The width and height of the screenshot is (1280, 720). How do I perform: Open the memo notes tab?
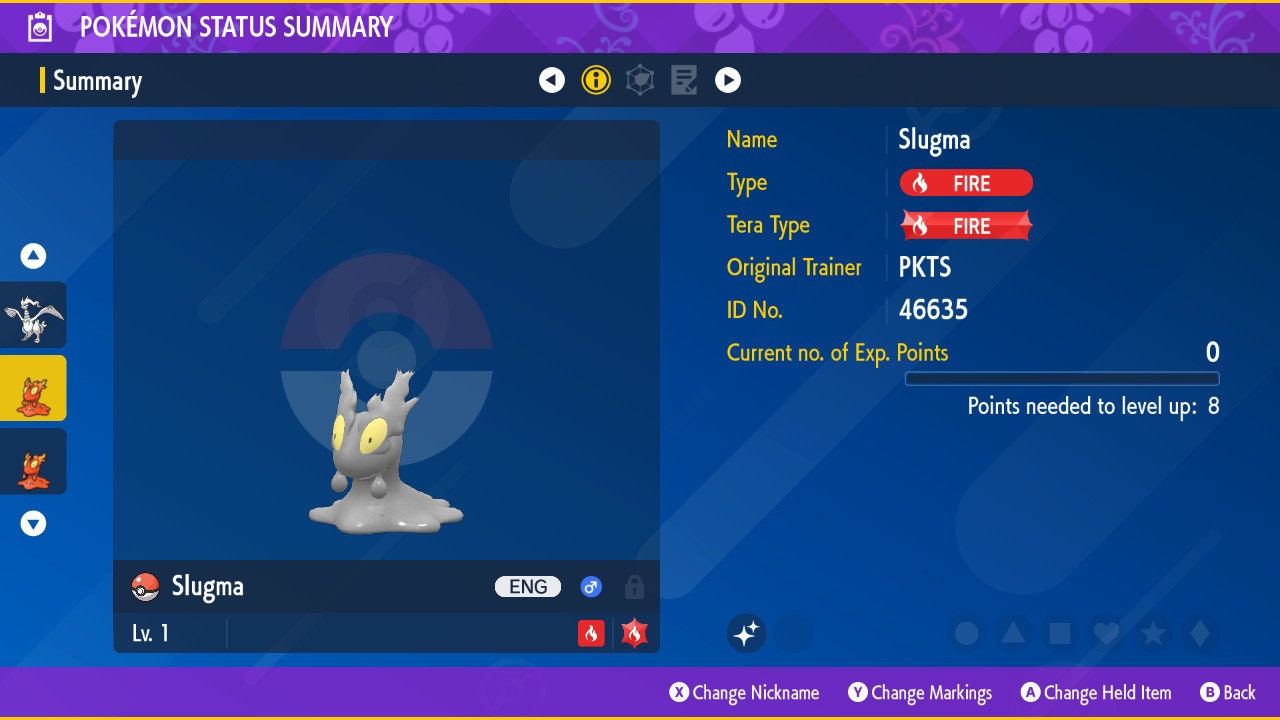click(684, 80)
